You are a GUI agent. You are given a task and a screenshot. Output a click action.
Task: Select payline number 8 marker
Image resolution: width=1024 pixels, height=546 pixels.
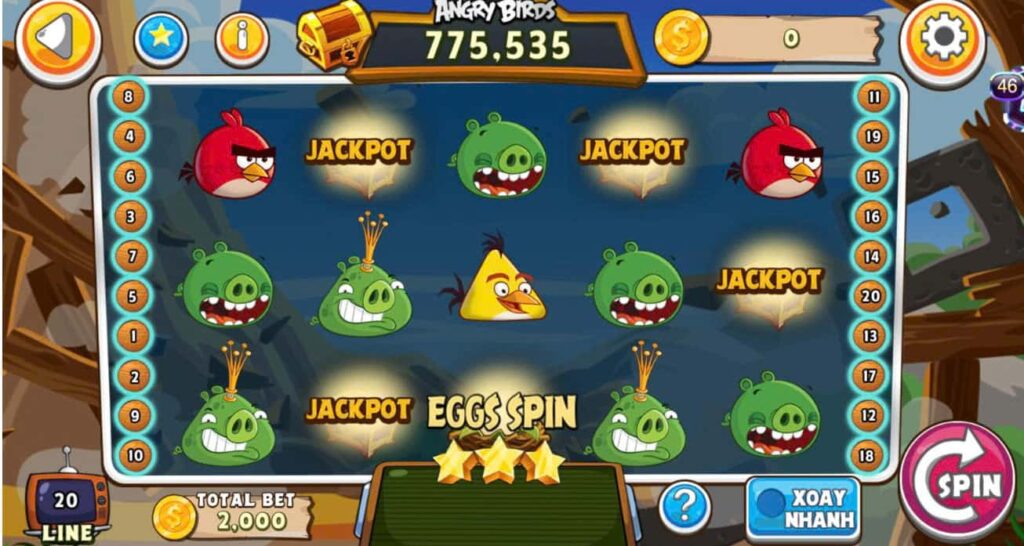pyautogui.click(x=130, y=97)
